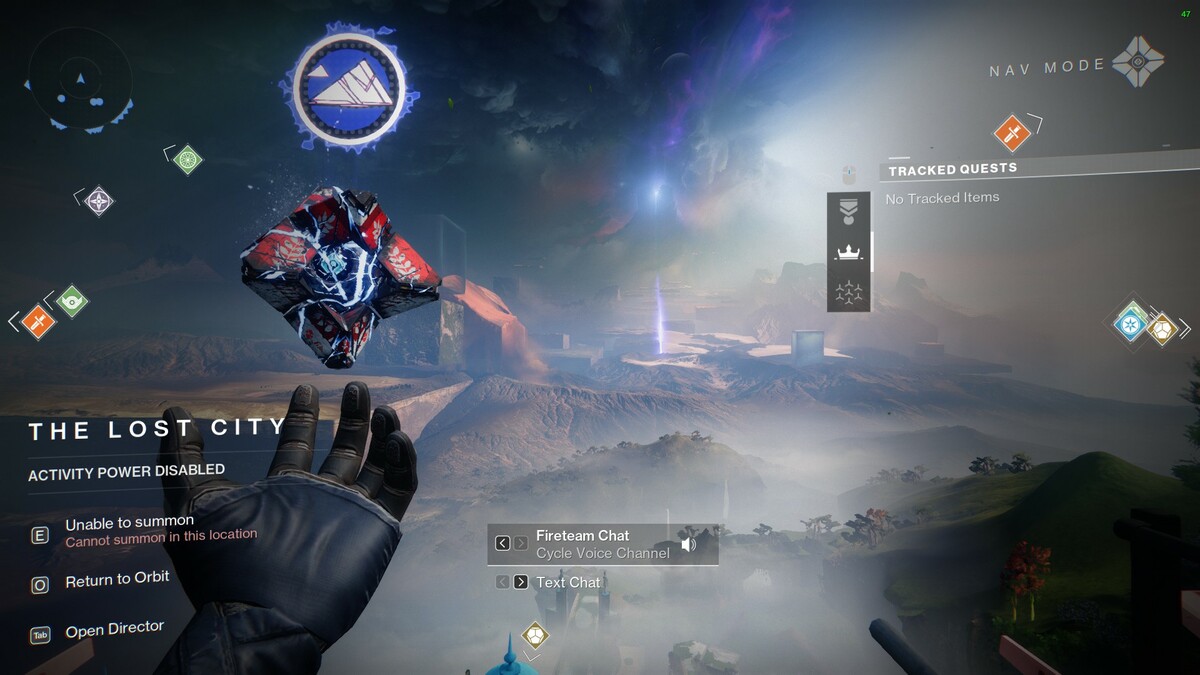This screenshot has height=675, width=1200.
Task: Select the crown tab in the tracker panel
Action: coord(848,252)
